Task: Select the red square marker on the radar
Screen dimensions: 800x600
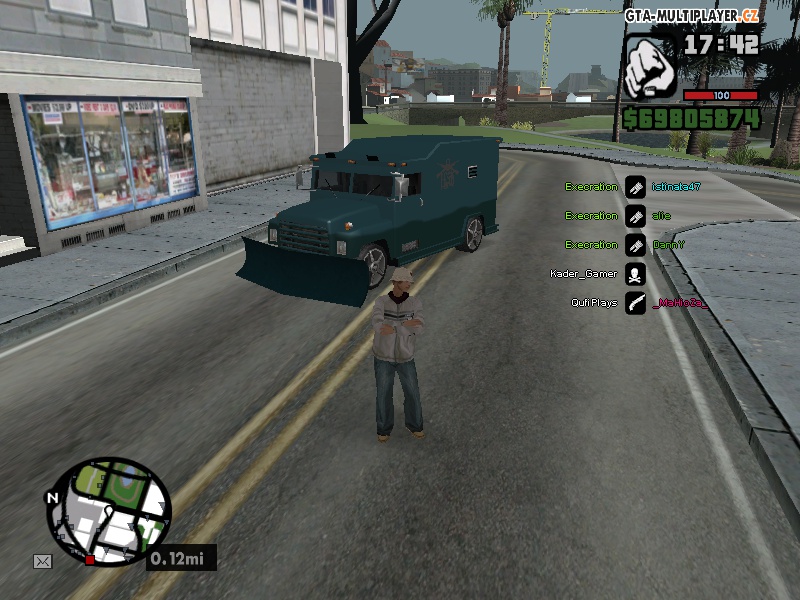Action: (90, 559)
